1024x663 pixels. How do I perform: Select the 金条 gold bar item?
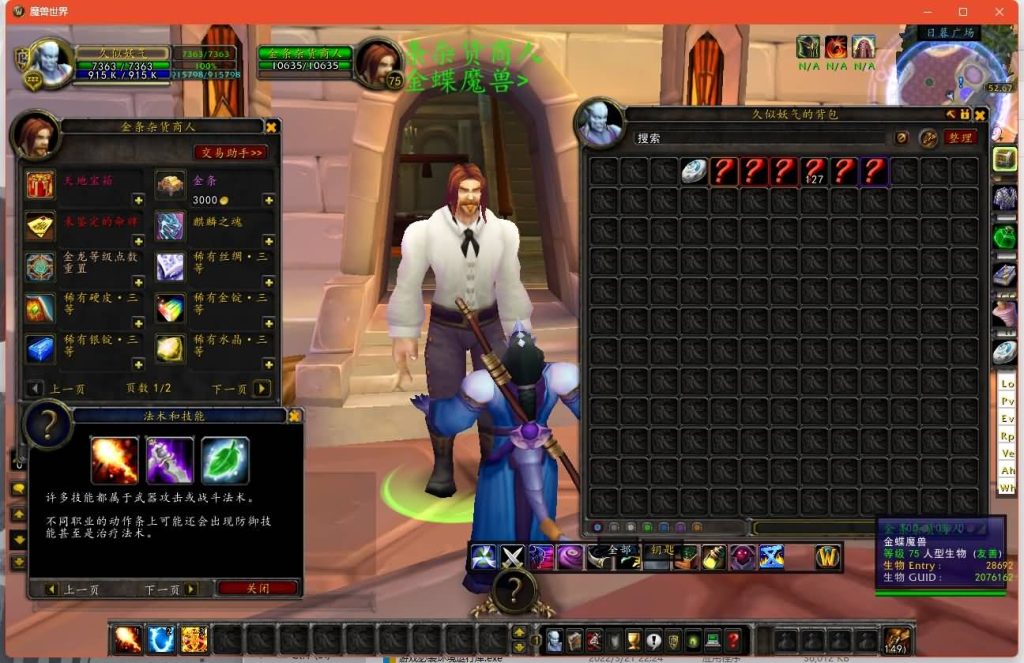(x=170, y=185)
